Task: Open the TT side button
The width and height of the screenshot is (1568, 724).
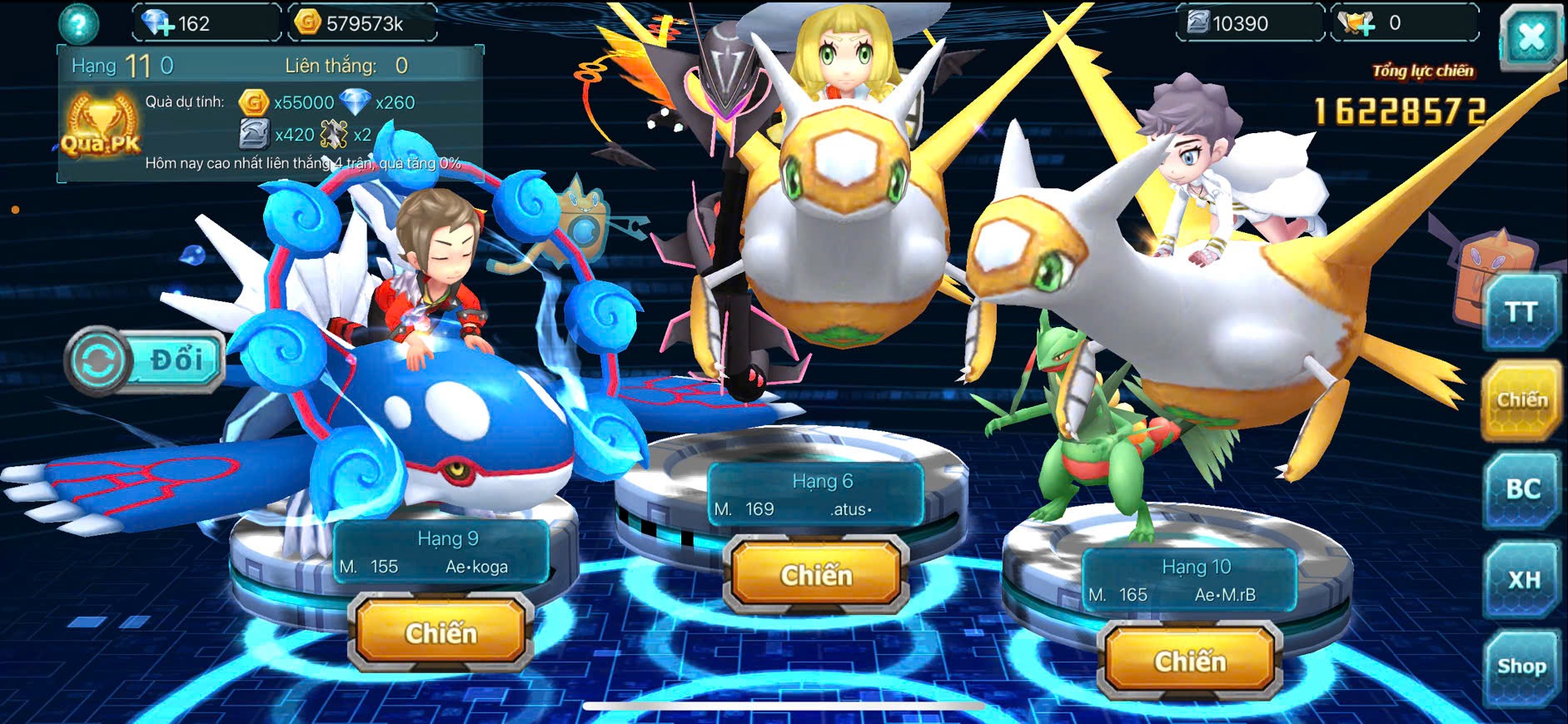Action: (x=1521, y=312)
